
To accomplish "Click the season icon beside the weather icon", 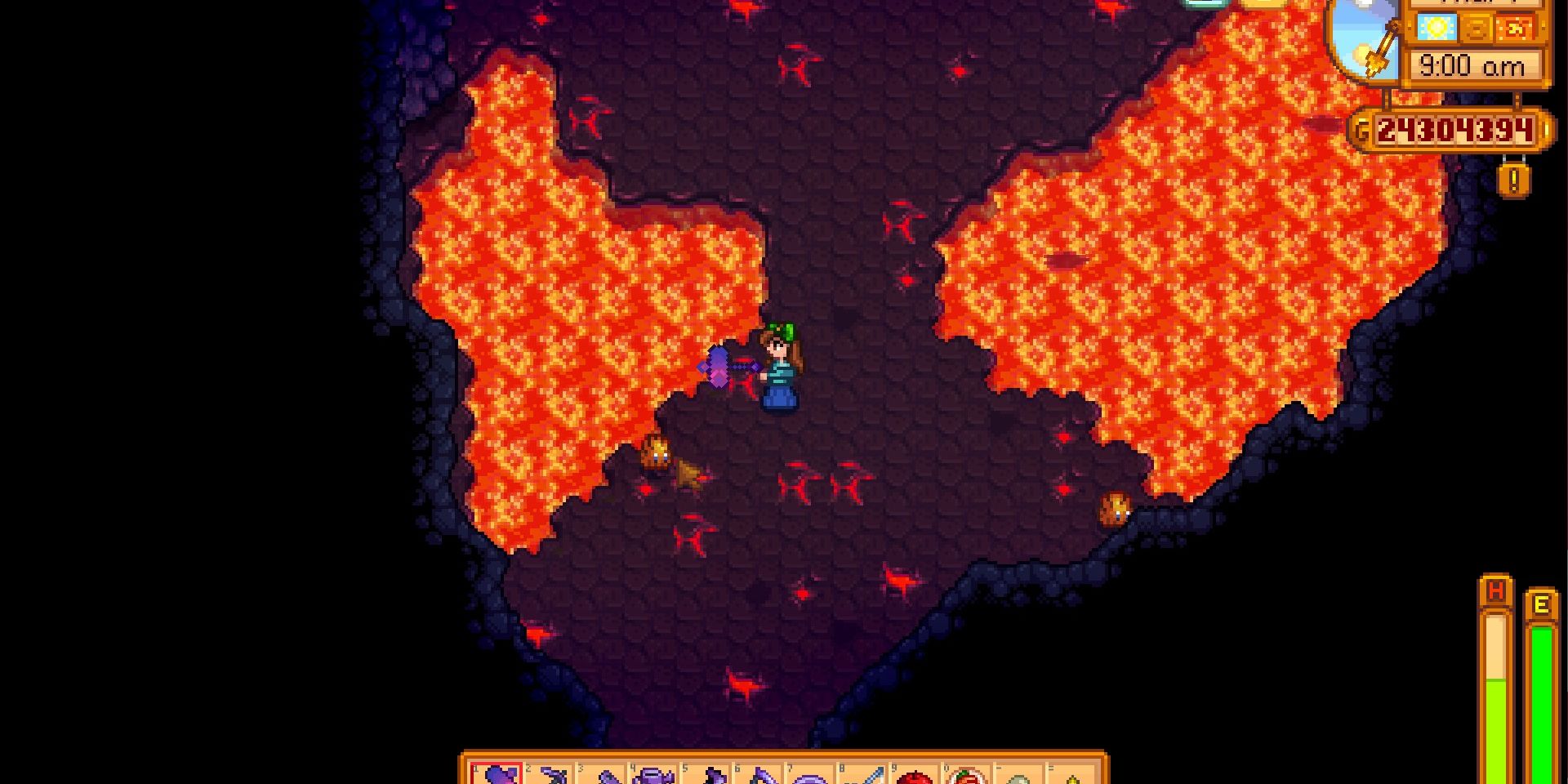I will tap(1475, 27).
